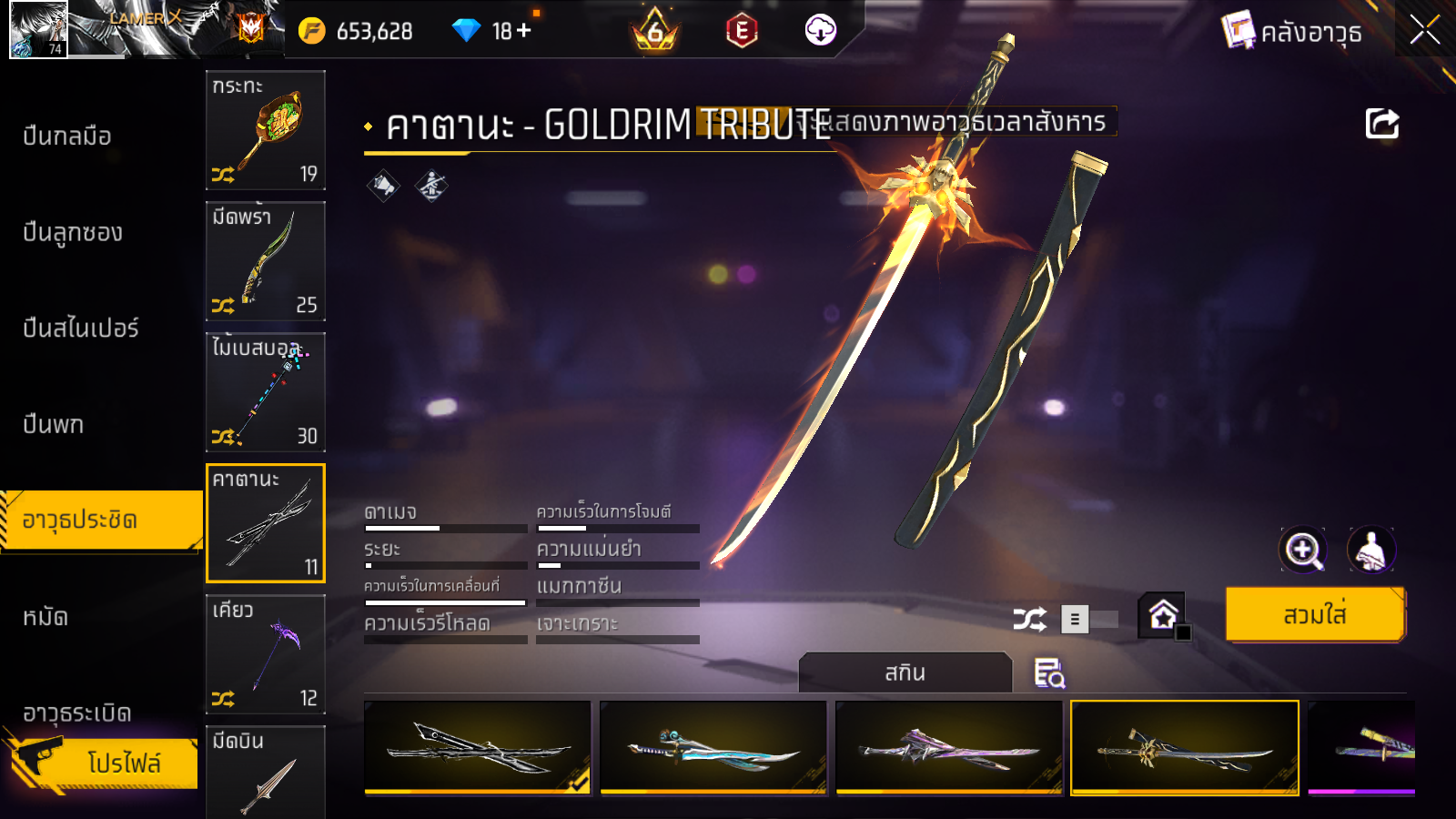Viewport: 1456px width, 819px height.
Task: Select the ไม้เบสบอล bat weapon tile
Action: tap(266, 392)
